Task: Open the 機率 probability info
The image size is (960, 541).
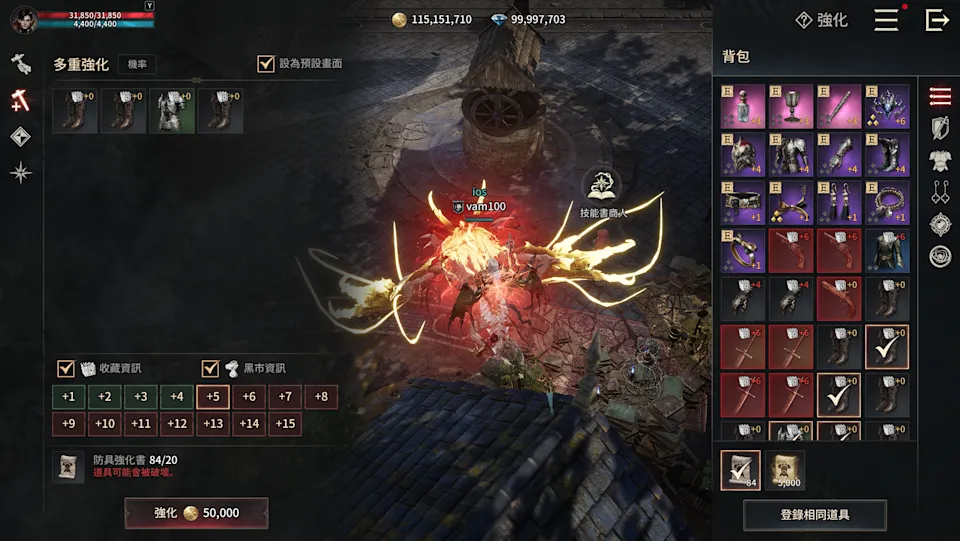Action: point(136,65)
